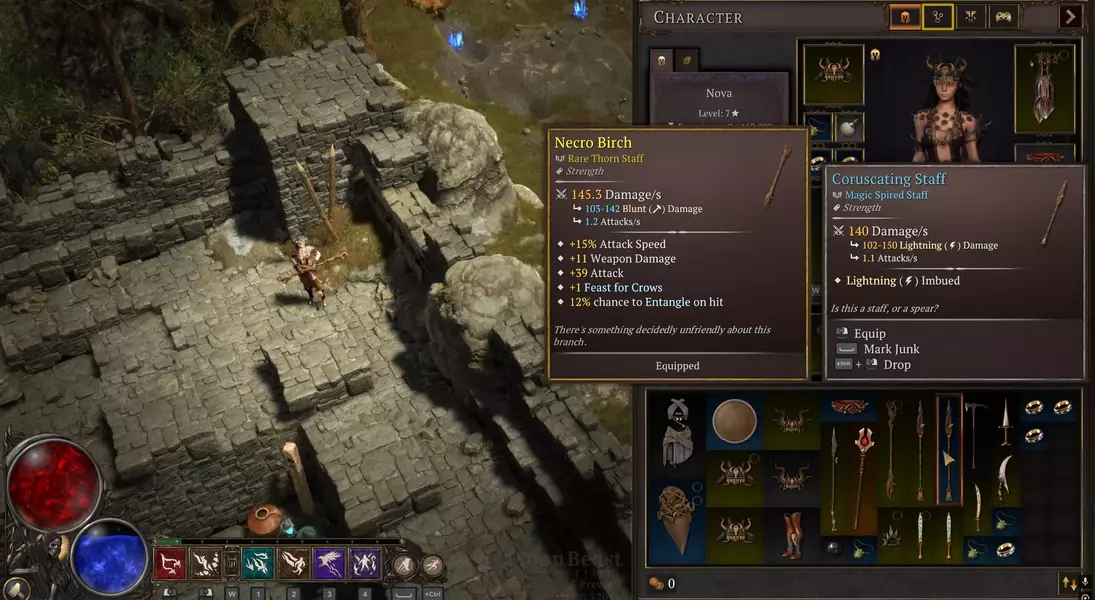
Task: Activate the red bird attack skill
Action: (x=171, y=564)
